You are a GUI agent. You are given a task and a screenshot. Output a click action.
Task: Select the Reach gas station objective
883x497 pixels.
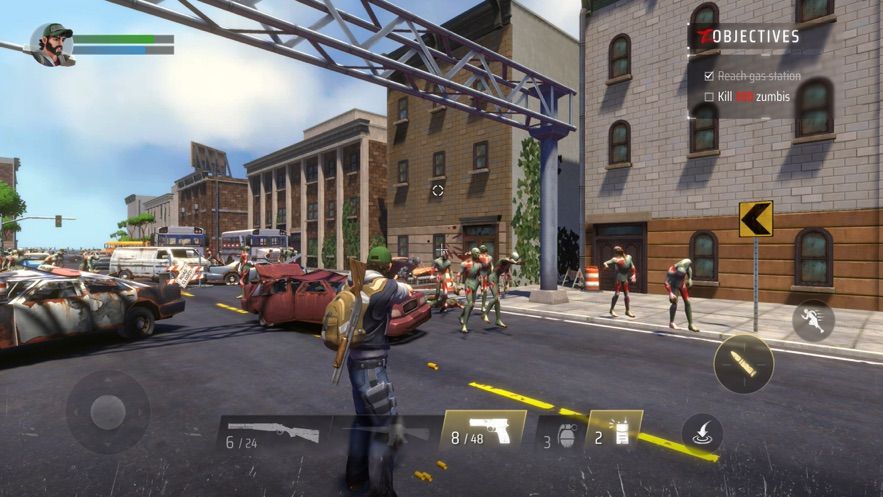click(752, 76)
